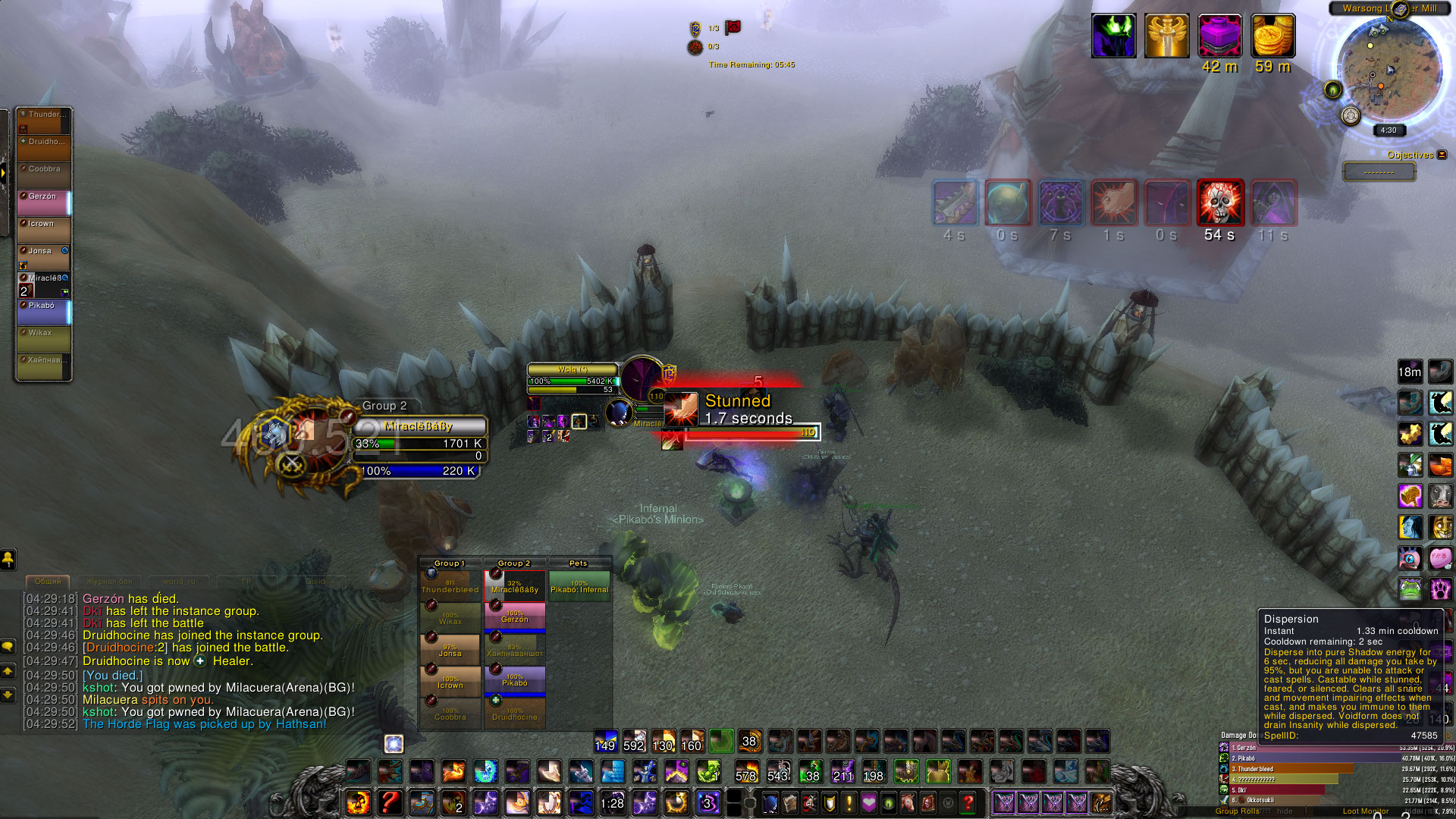The width and height of the screenshot is (1456, 819).
Task: Use the red question mark action slot
Action: (x=390, y=802)
